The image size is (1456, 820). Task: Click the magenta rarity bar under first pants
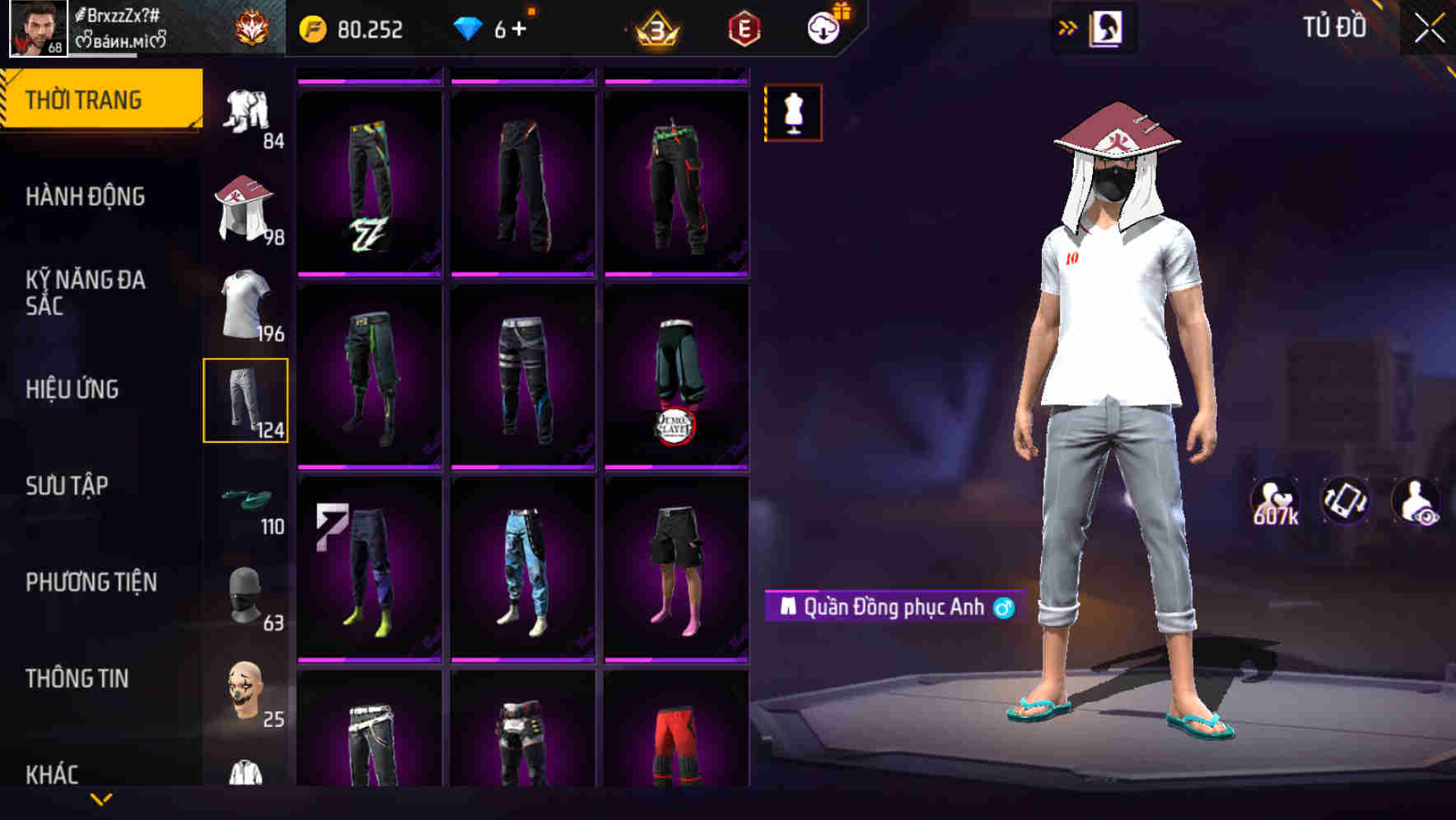[367, 275]
